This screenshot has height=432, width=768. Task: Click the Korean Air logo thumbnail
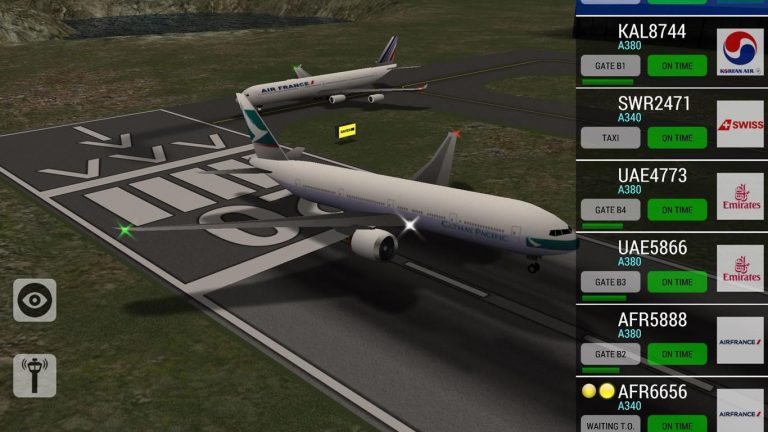[x=740, y=52]
